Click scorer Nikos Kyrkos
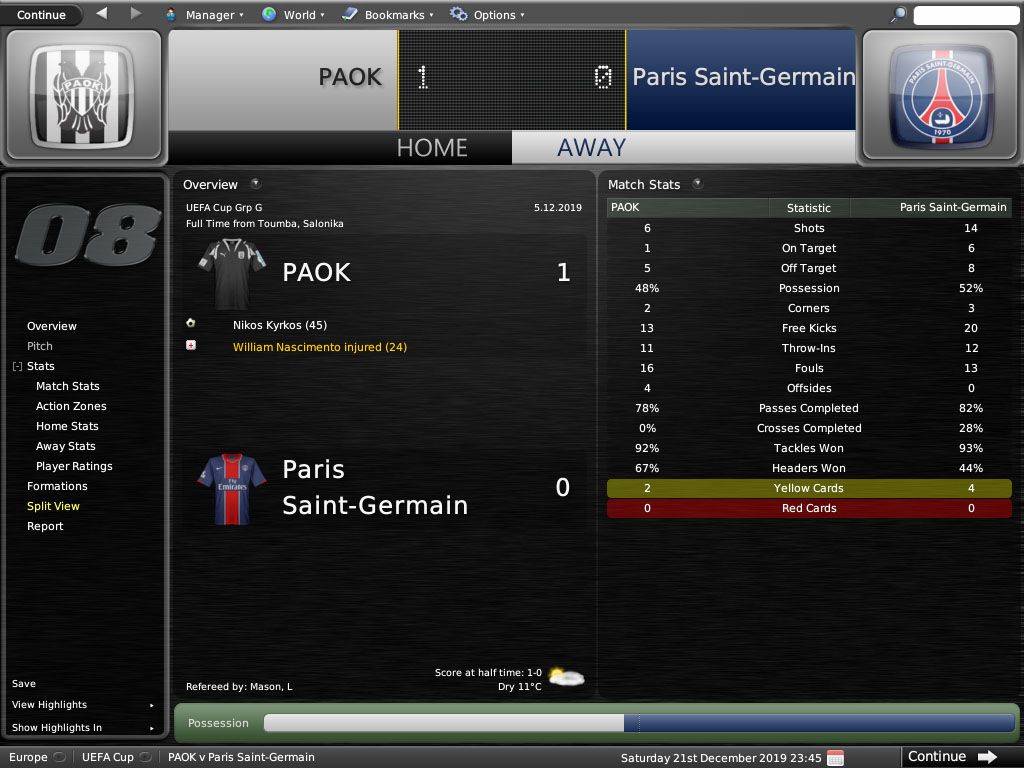1024x768 pixels. pyautogui.click(x=280, y=325)
